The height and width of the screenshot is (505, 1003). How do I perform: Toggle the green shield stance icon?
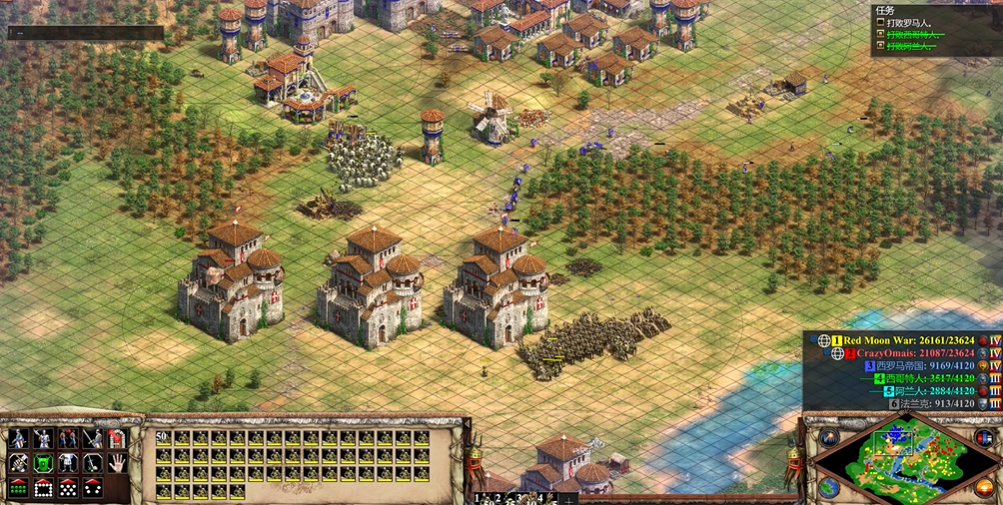tap(43, 463)
